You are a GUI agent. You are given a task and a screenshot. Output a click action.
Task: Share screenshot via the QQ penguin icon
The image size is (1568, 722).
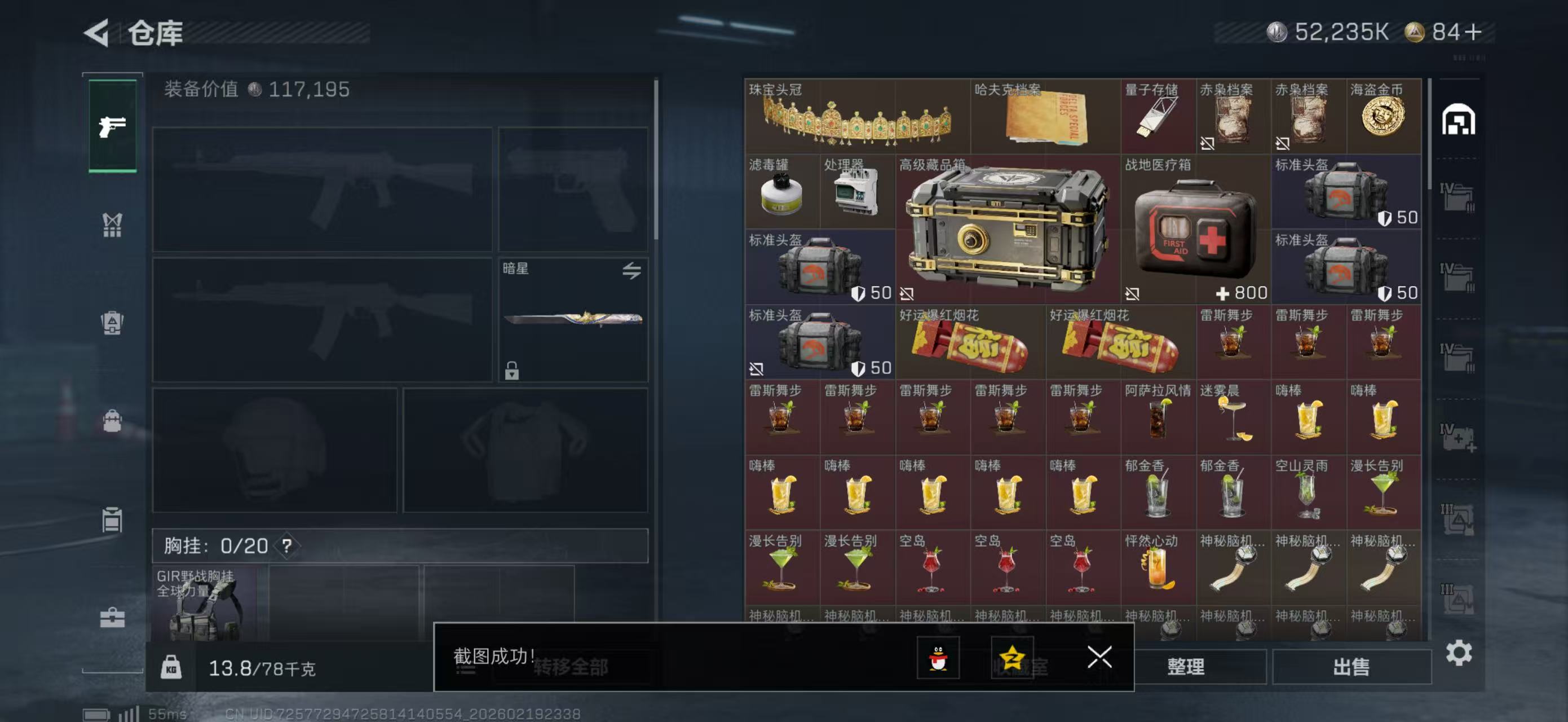tap(938, 659)
